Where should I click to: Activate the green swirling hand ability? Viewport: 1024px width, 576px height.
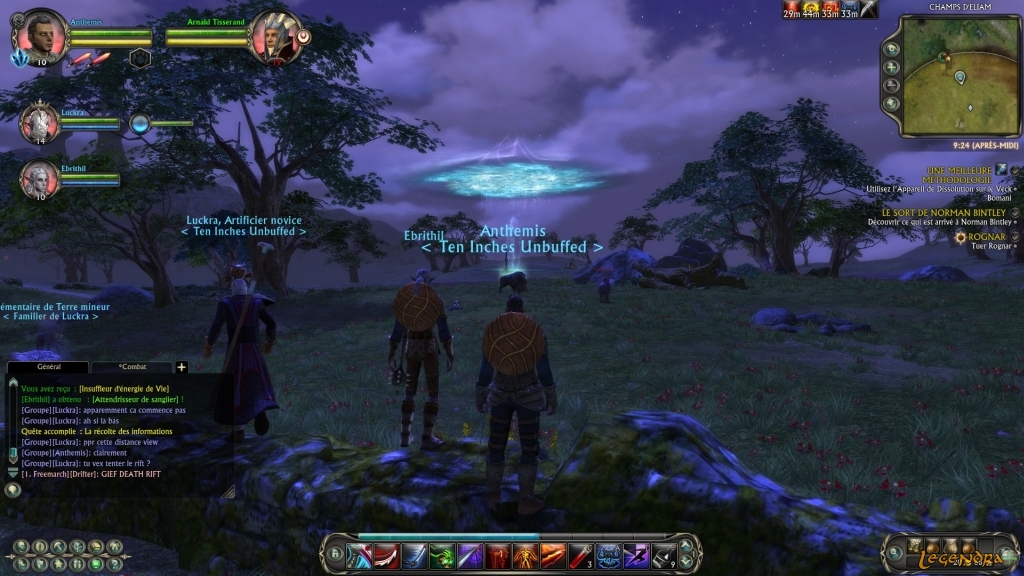point(442,556)
